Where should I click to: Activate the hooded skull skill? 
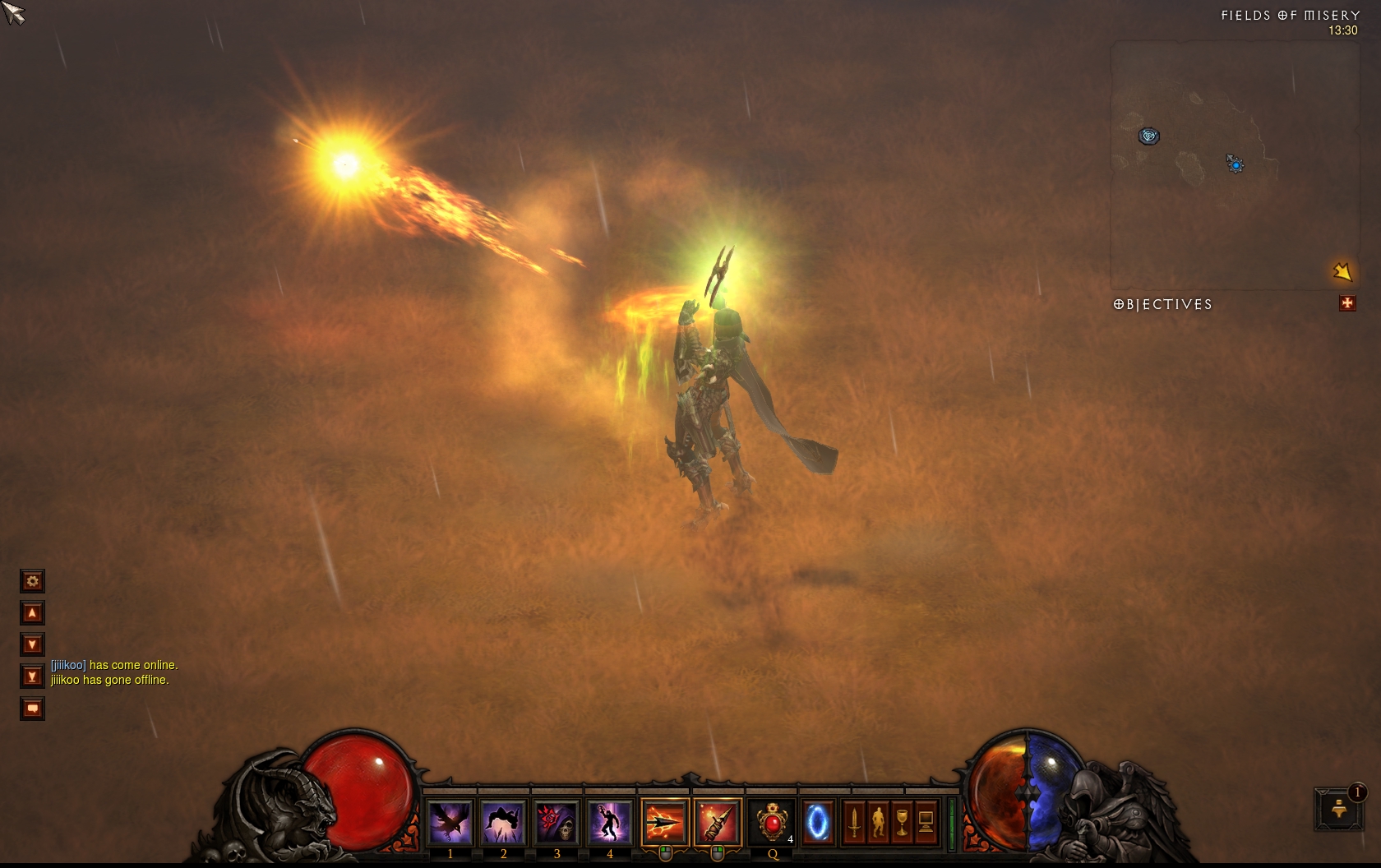557,821
